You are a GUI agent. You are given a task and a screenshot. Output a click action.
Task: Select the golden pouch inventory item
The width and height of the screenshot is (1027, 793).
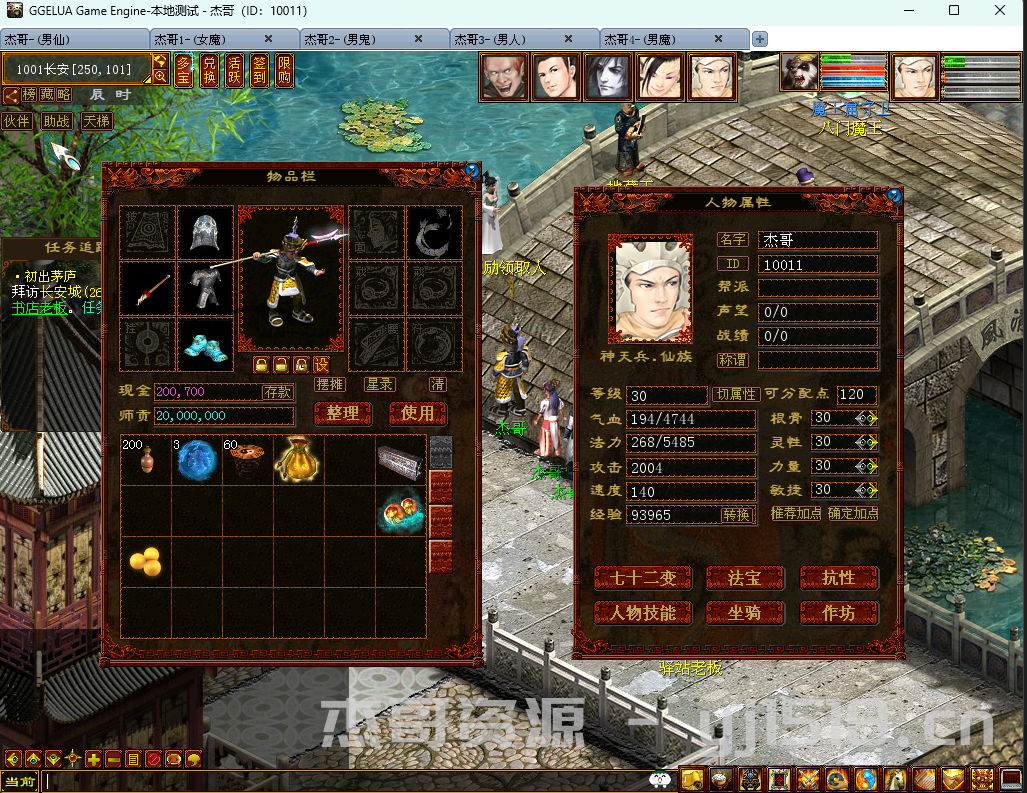point(297,459)
